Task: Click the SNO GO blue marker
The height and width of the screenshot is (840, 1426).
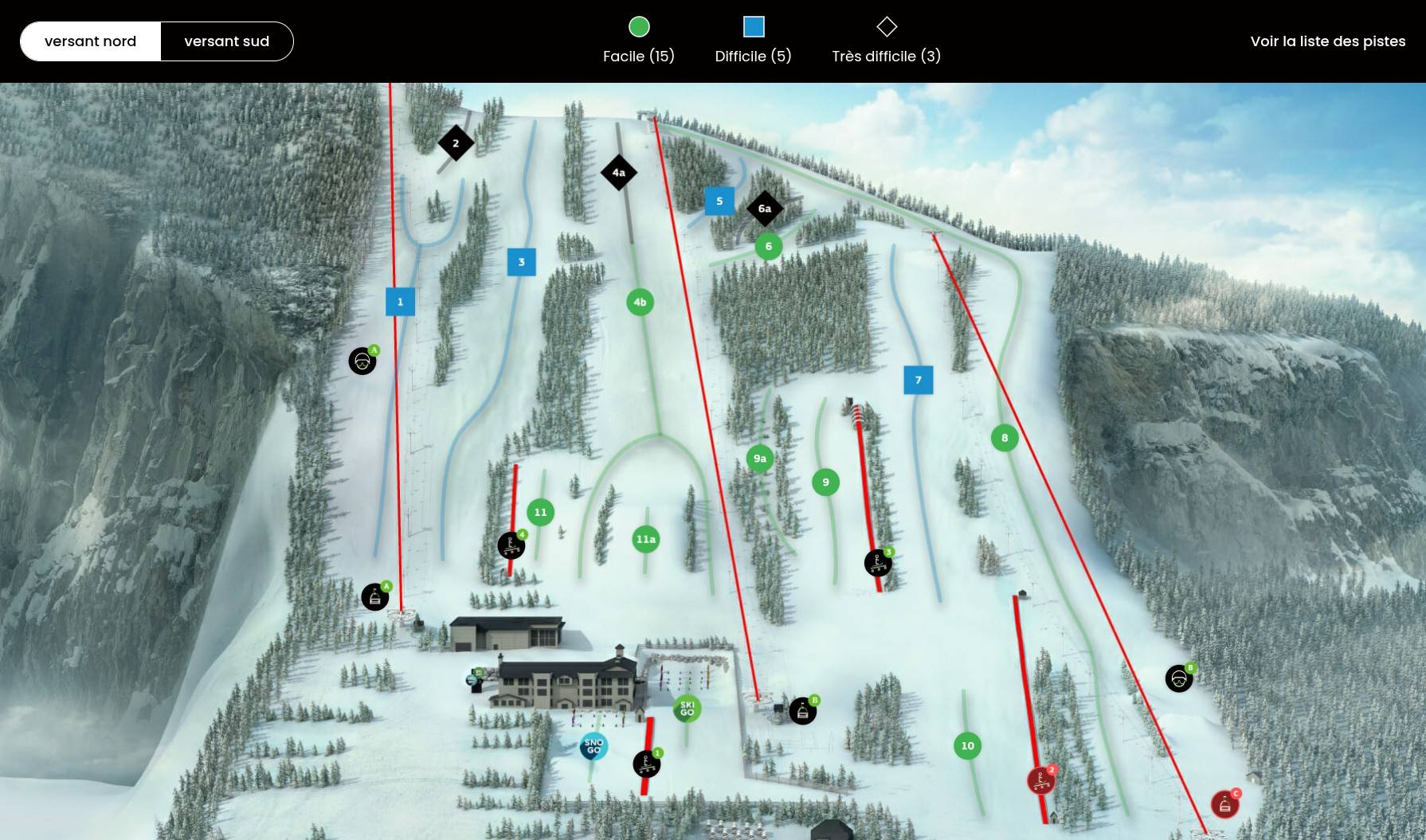Action: point(594,746)
